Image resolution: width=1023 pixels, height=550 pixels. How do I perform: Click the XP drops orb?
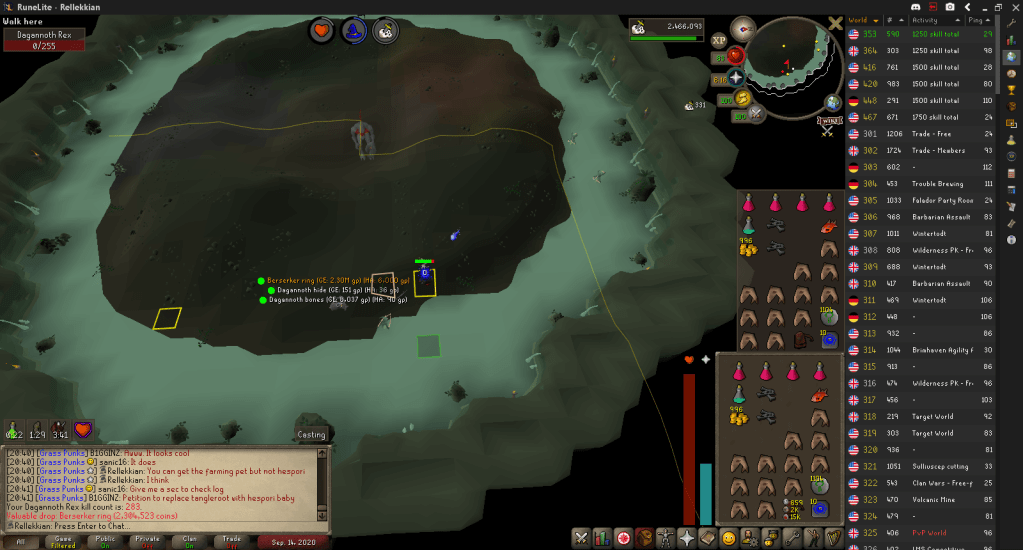718,41
